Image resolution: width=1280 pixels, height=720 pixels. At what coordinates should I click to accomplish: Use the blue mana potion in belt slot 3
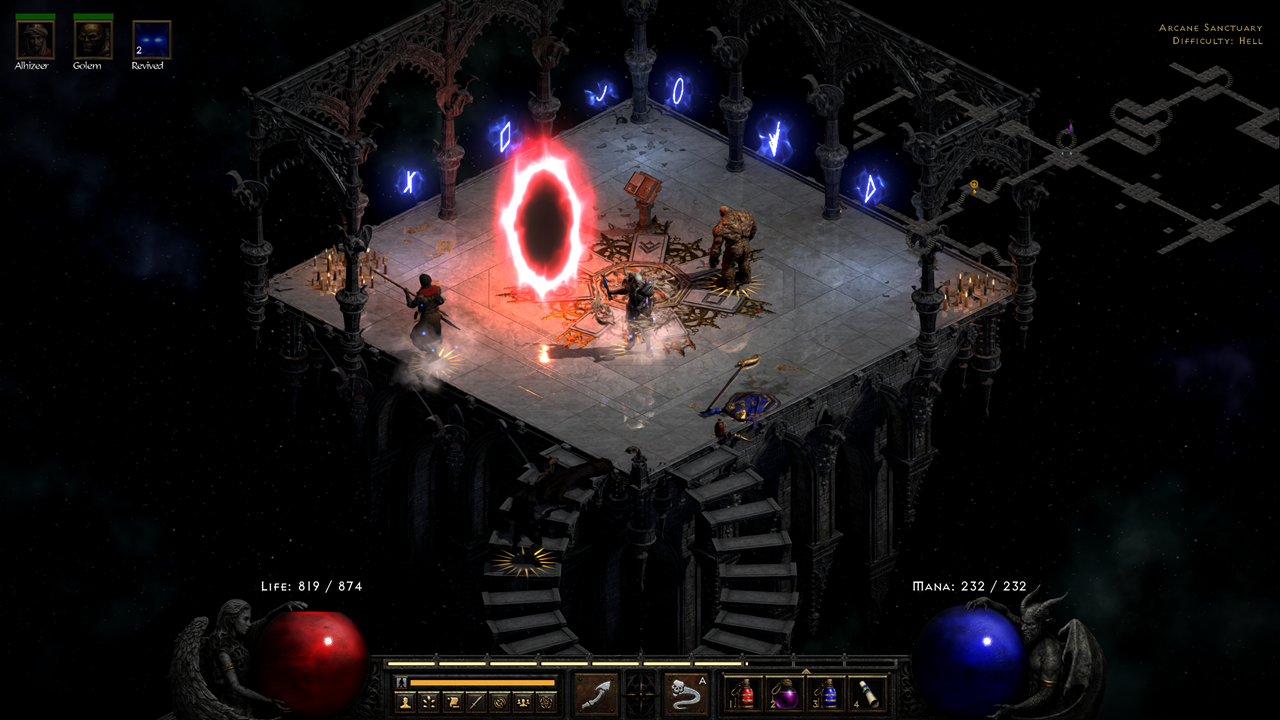(830, 694)
